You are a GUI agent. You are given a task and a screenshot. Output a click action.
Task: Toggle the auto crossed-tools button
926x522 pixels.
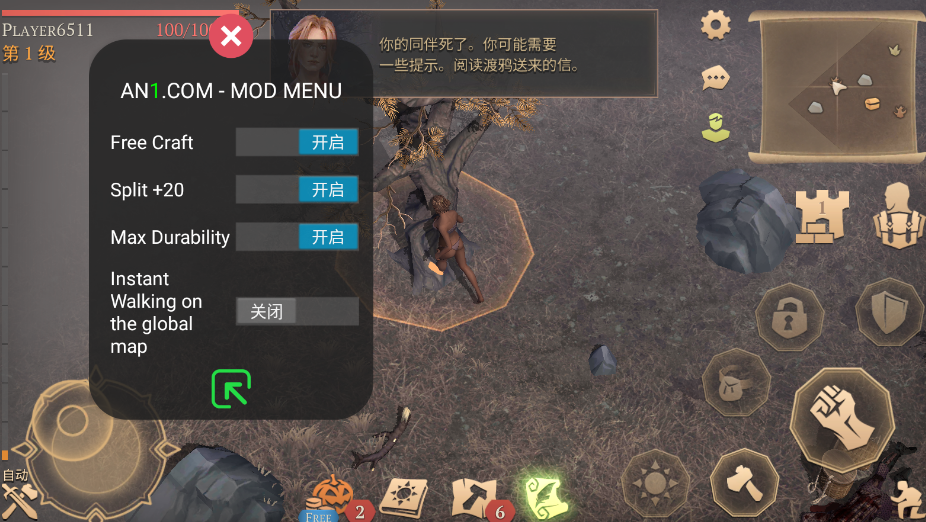point(19,493)
